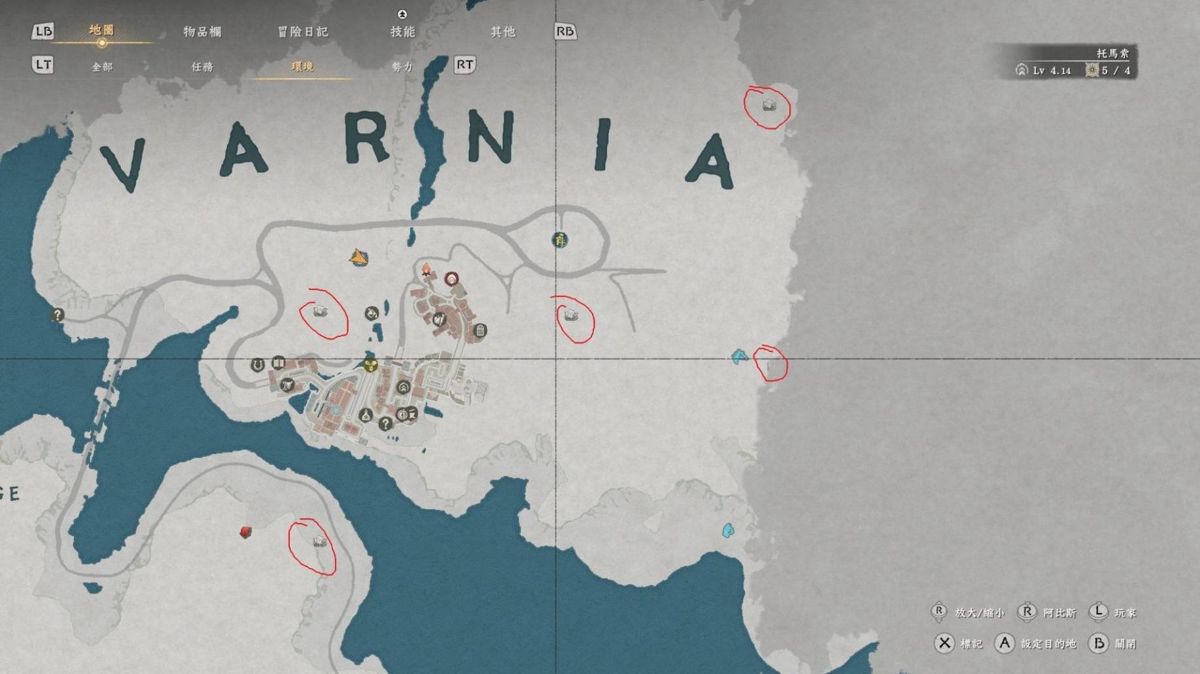Switch to the 勢力 faction filter

click(x=402, y=66)
